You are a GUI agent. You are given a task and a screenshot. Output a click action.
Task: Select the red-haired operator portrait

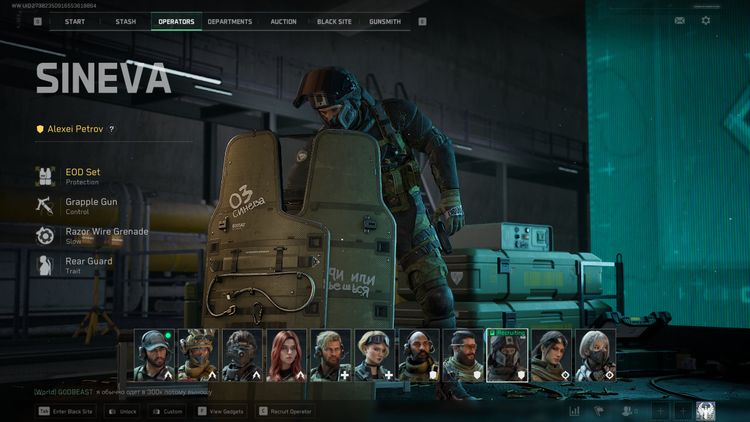[286, 356]
